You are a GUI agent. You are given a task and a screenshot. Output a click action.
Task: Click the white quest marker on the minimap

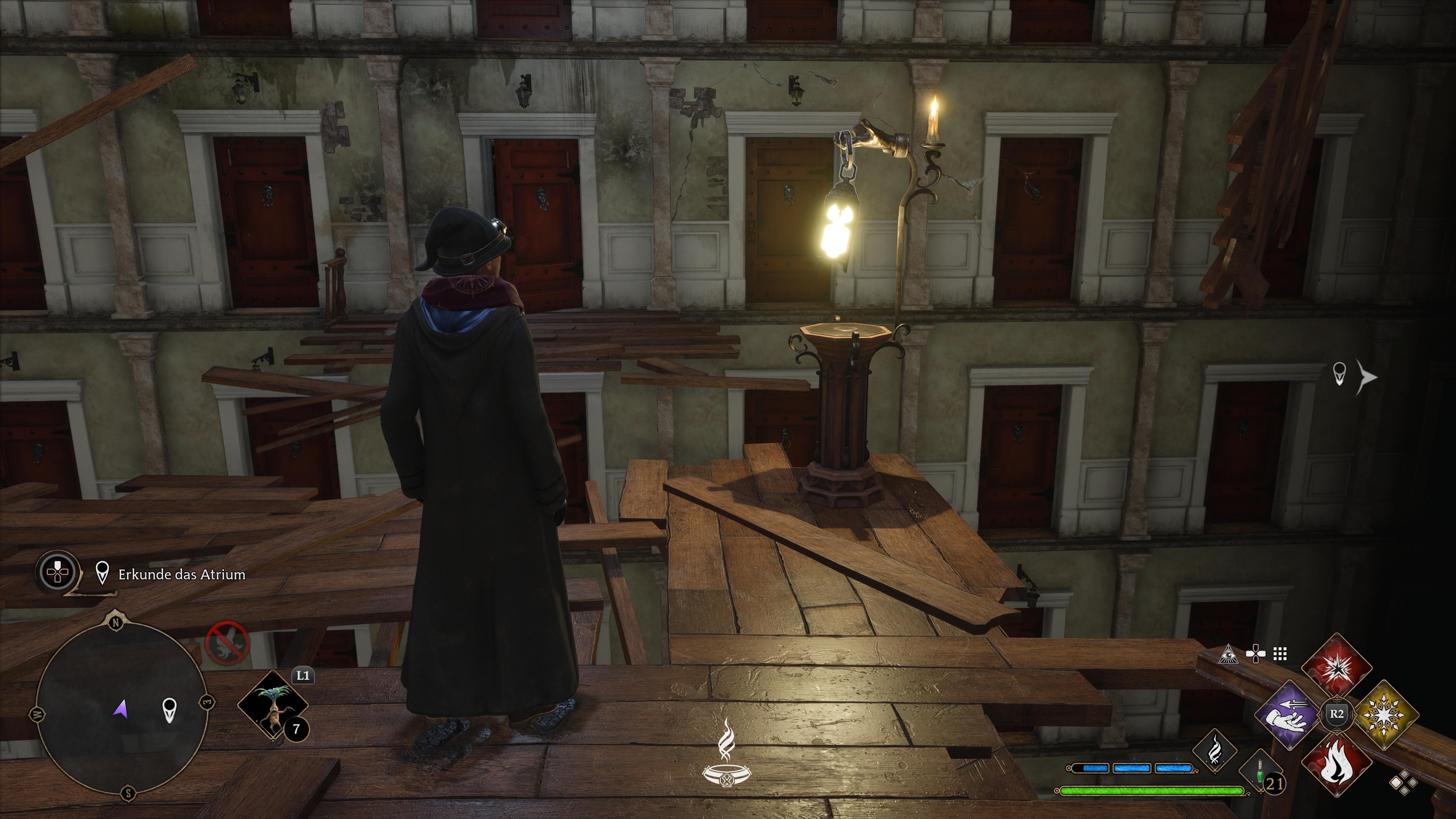point(169,709)
